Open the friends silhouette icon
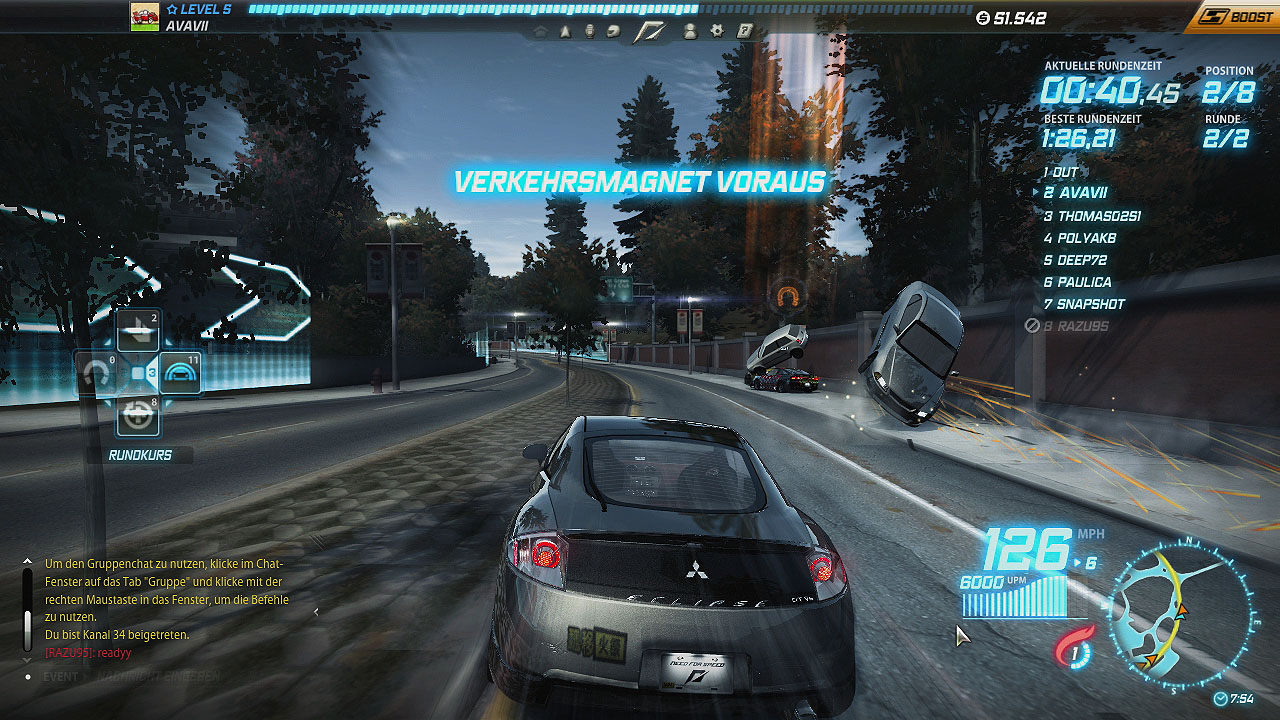 pos(690,31)
